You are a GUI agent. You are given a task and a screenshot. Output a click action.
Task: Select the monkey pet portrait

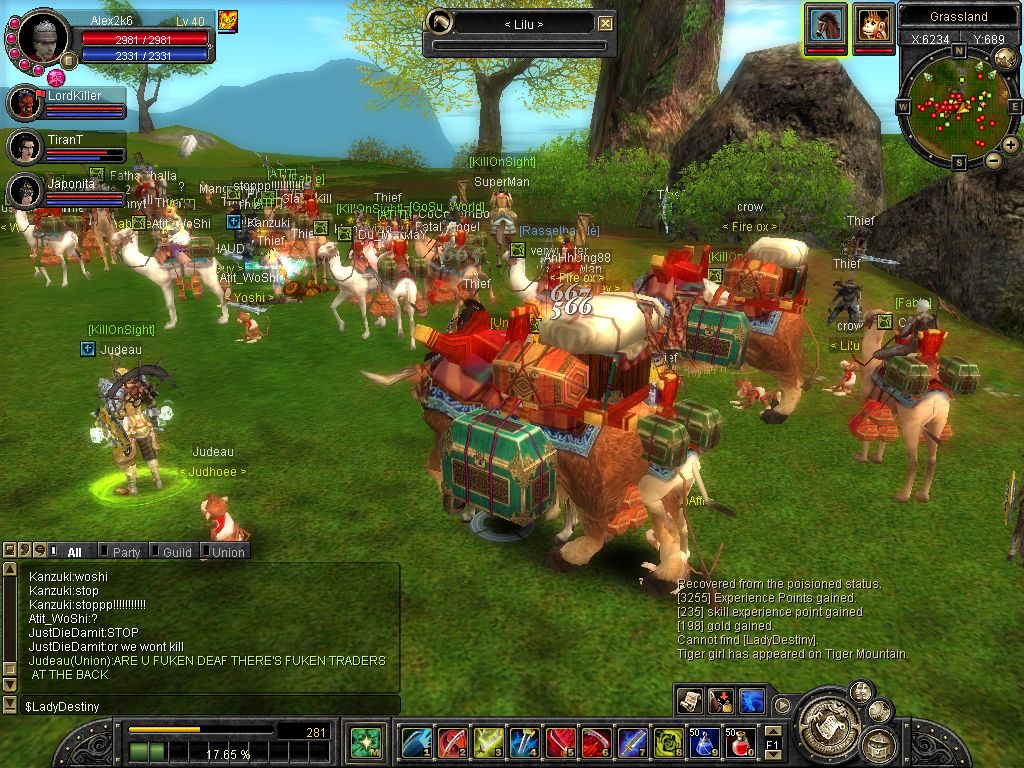click(x=873, y=24)
